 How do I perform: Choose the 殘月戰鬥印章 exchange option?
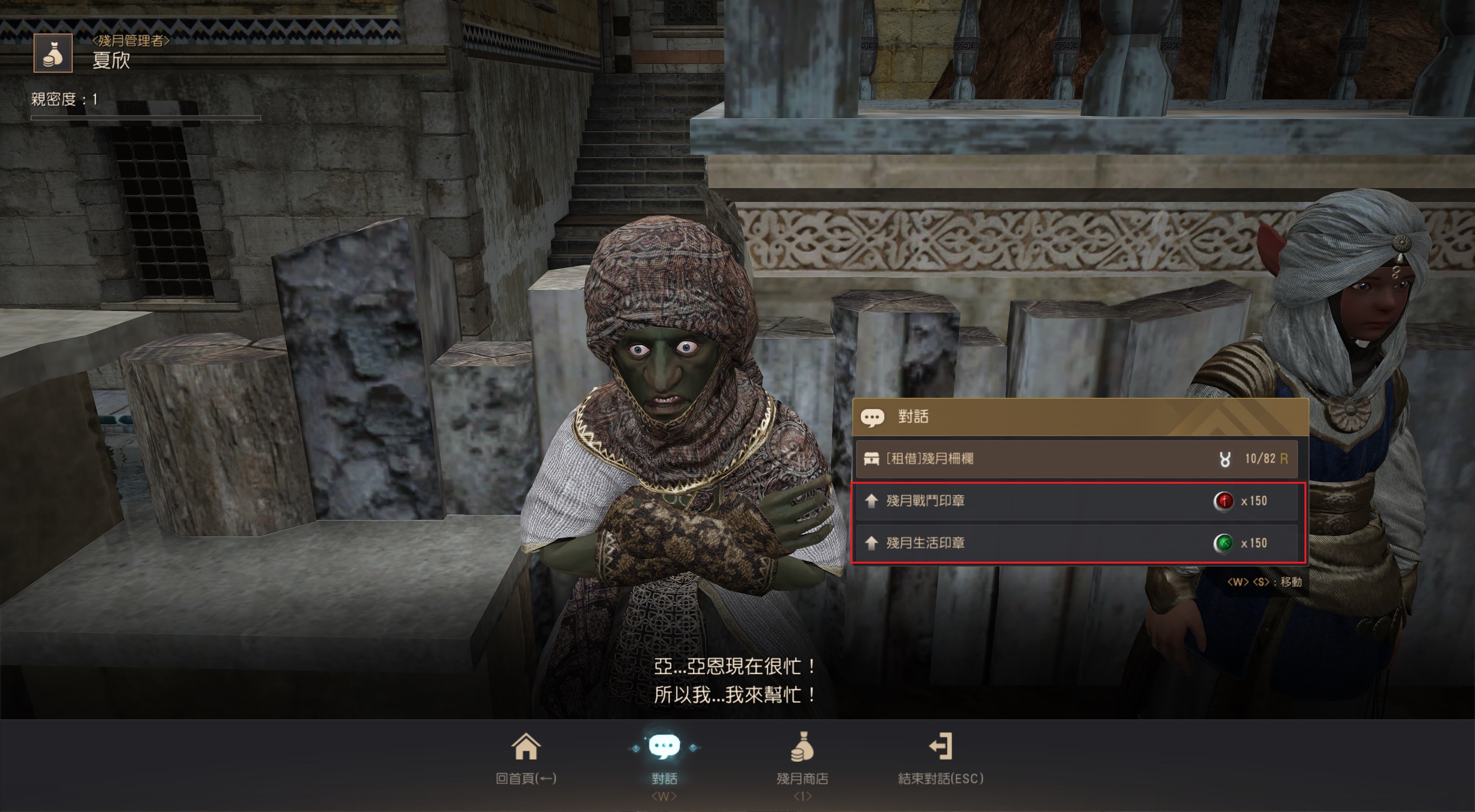tap(1076, 501)
